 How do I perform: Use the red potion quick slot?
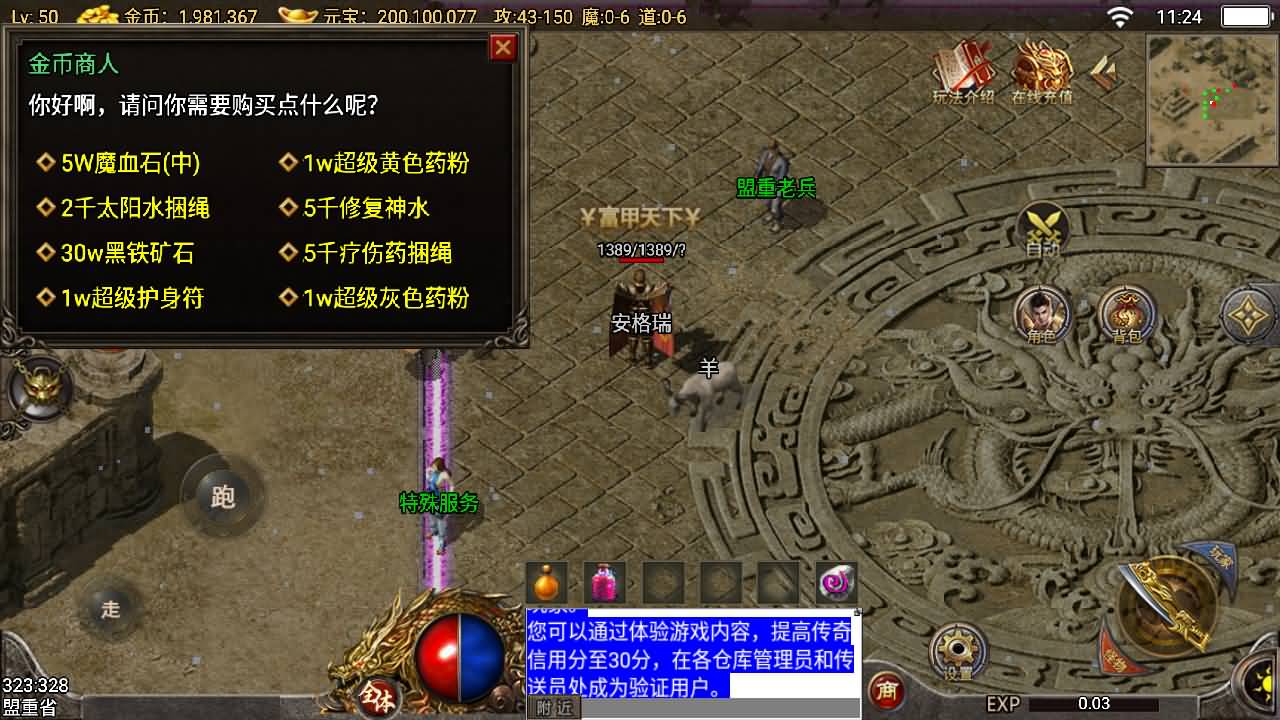pyautogui.click(x=605, y=582)
